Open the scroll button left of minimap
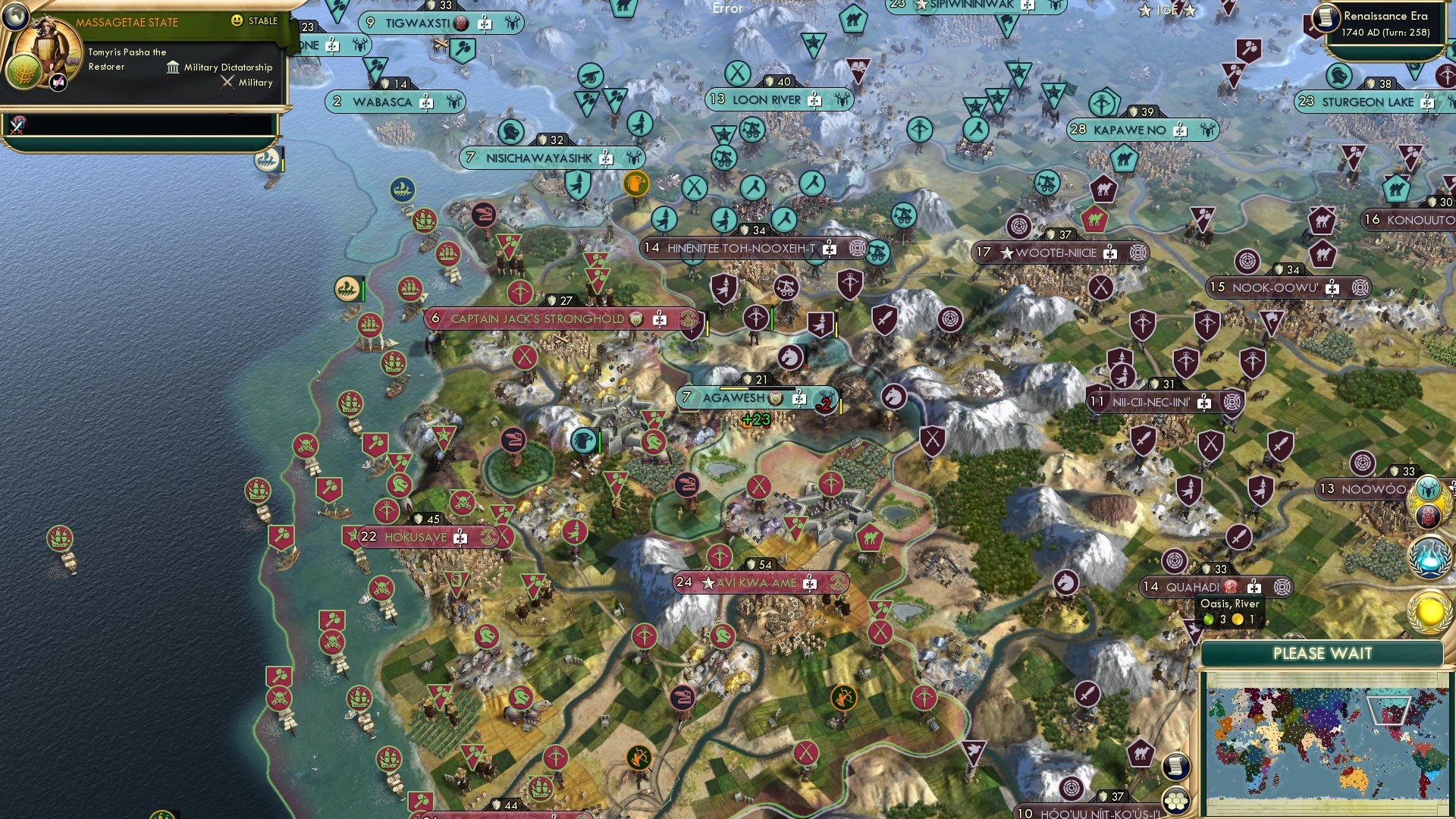This screenshot has width=1456, height=819. click(1175, 766)
